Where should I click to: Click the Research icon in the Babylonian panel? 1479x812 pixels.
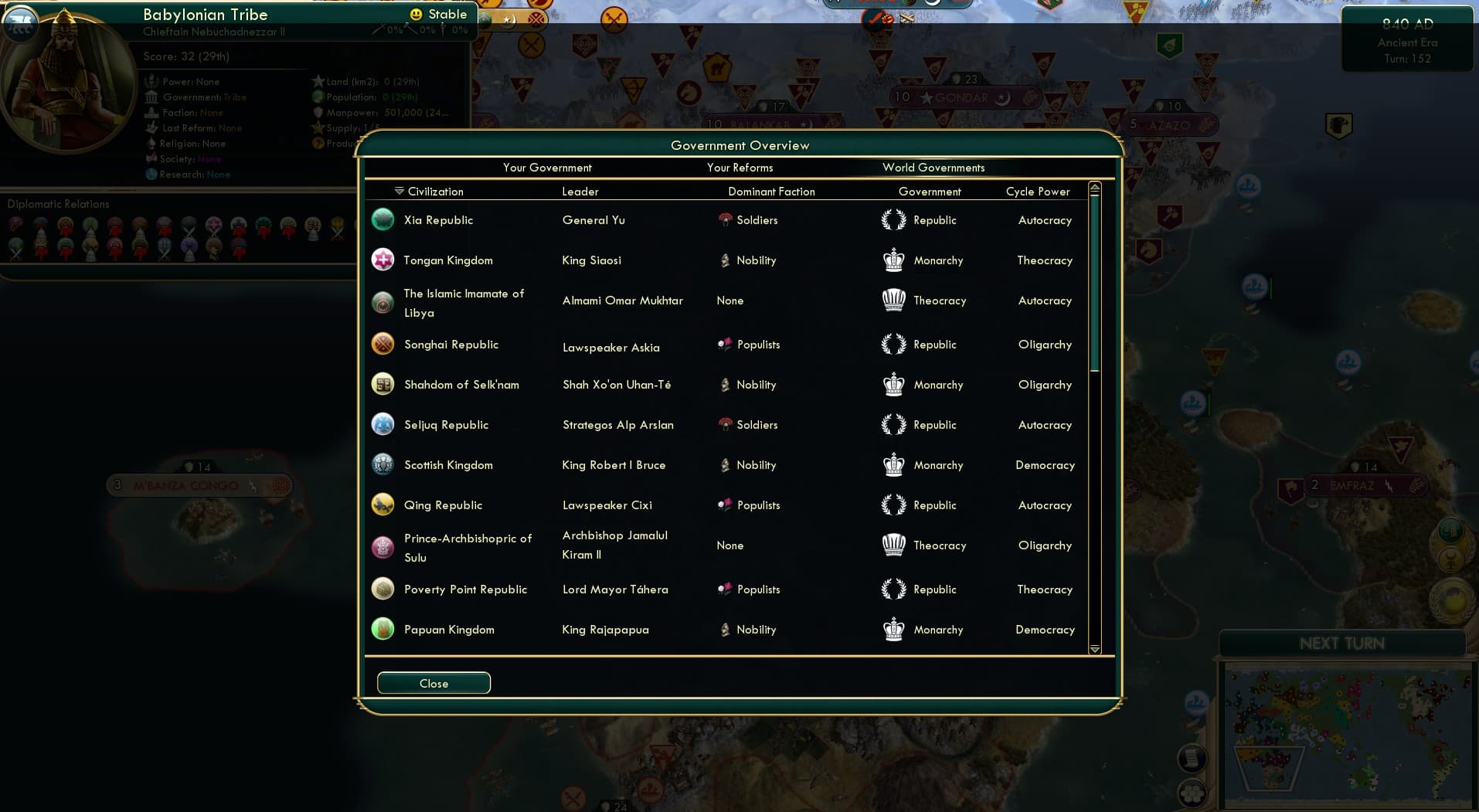tap(151, 174)
